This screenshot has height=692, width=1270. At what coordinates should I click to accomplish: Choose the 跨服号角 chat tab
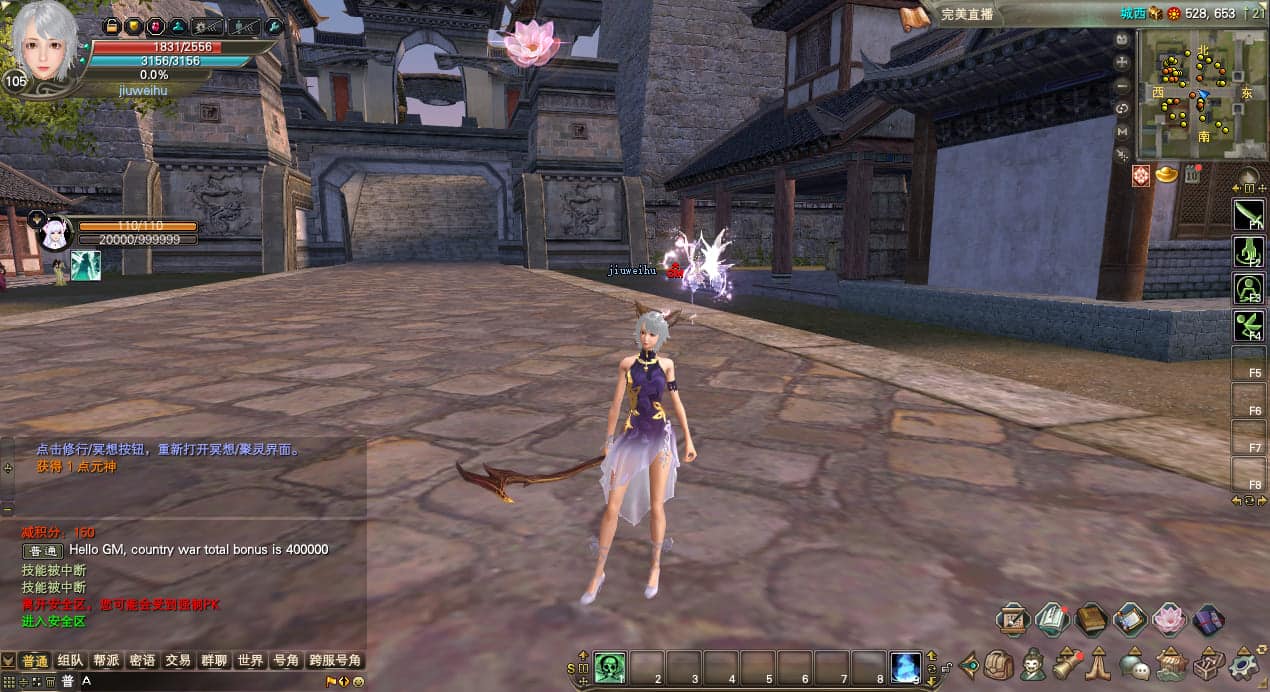[x=335, y=661]
